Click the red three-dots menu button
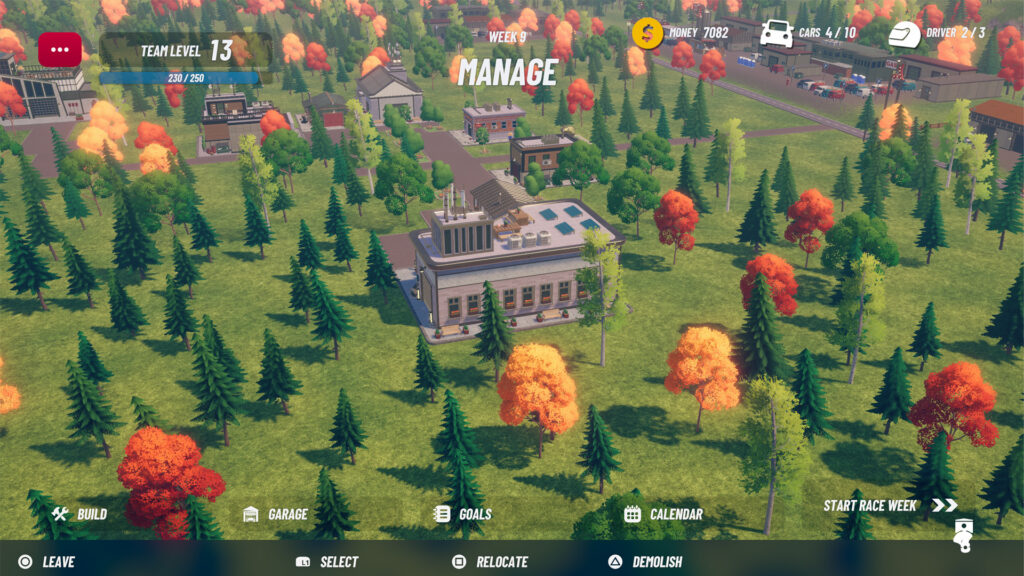This screenshot has width=1024, height=576. (60, 50)
